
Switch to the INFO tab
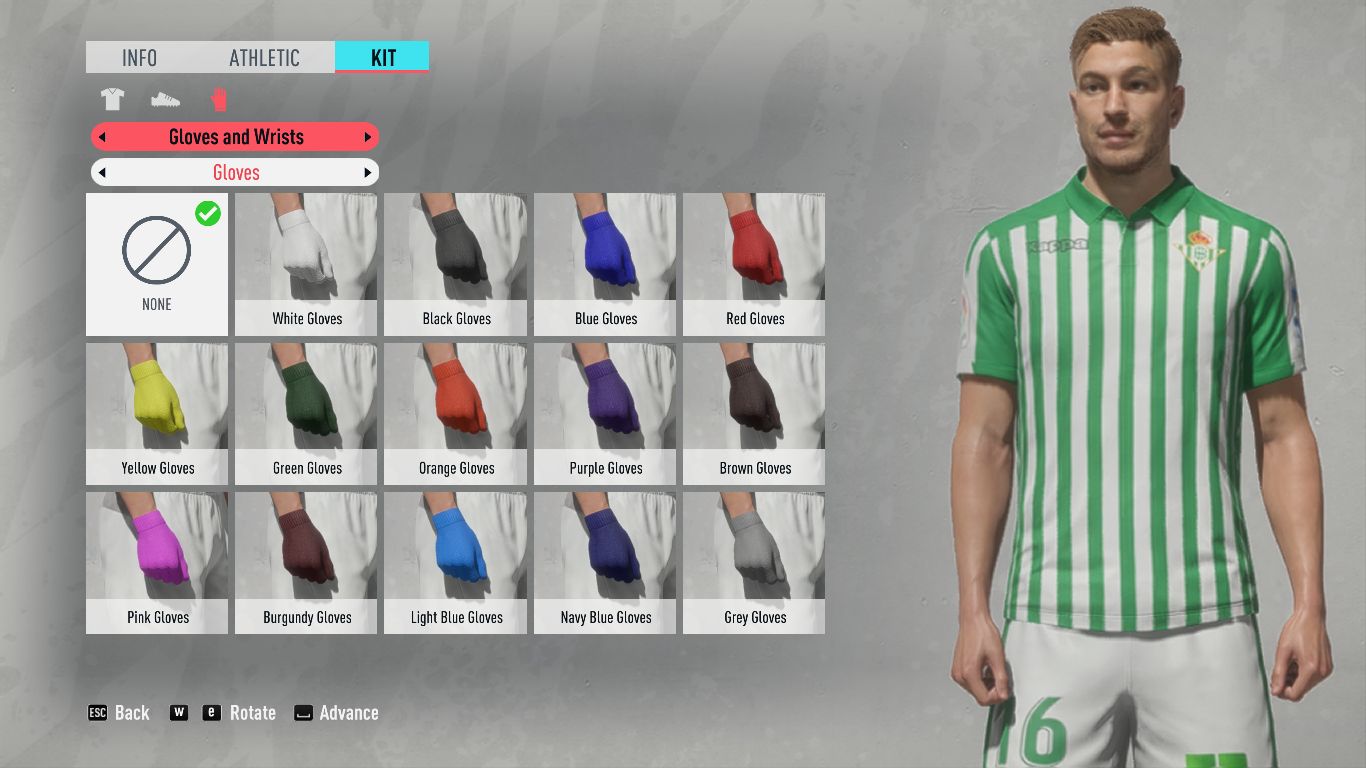(139, 58)
